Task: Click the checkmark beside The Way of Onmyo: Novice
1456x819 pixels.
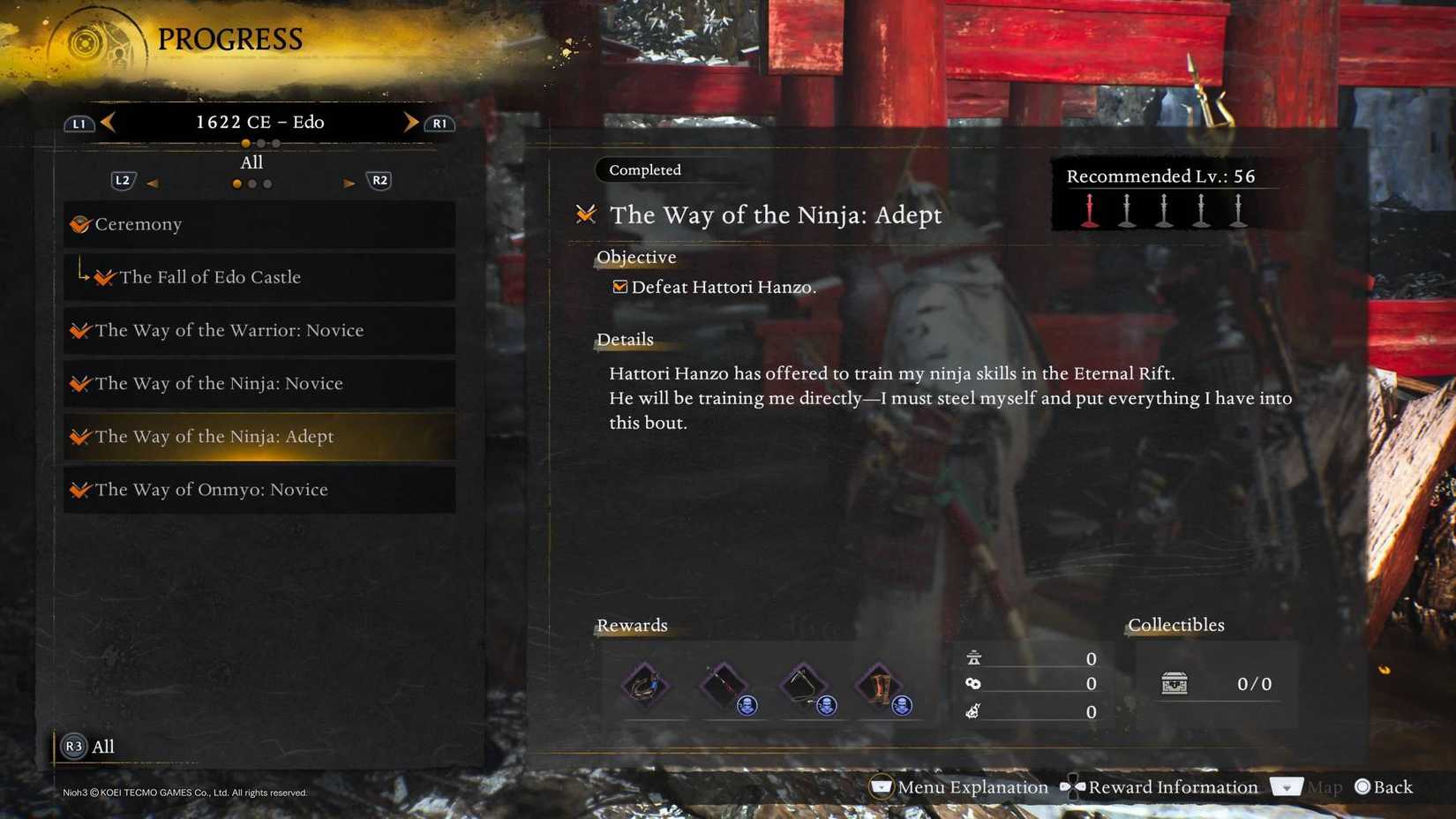Action: tap(82, 489)
